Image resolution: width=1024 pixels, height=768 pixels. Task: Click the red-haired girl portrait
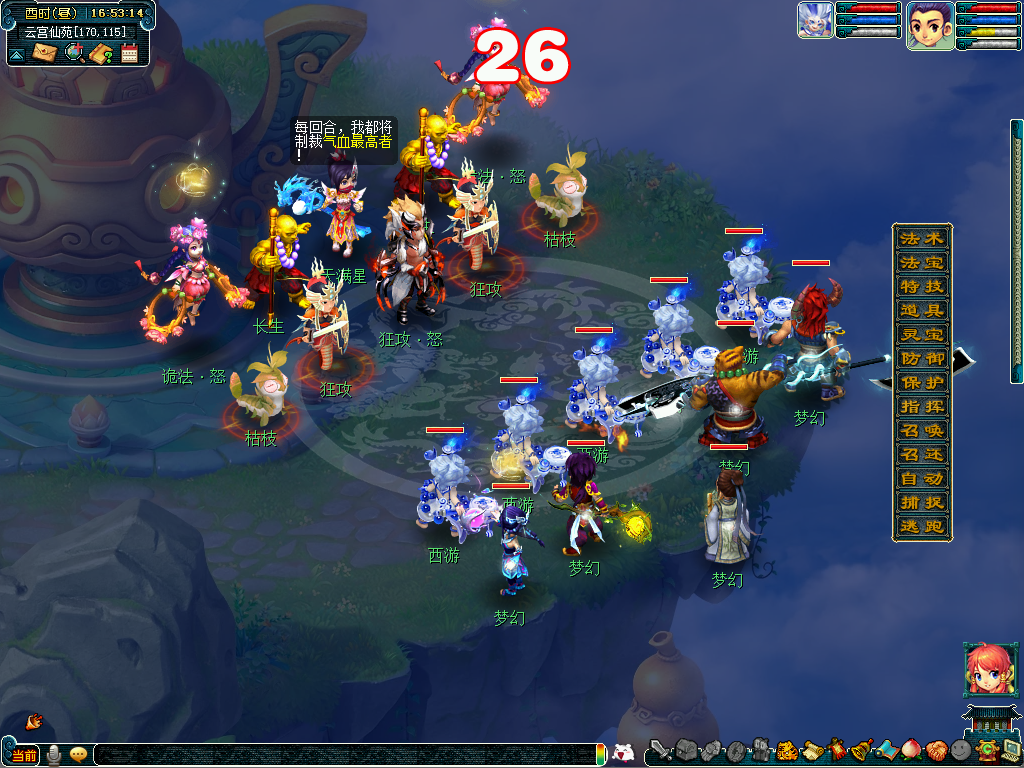tap(985, 669)
